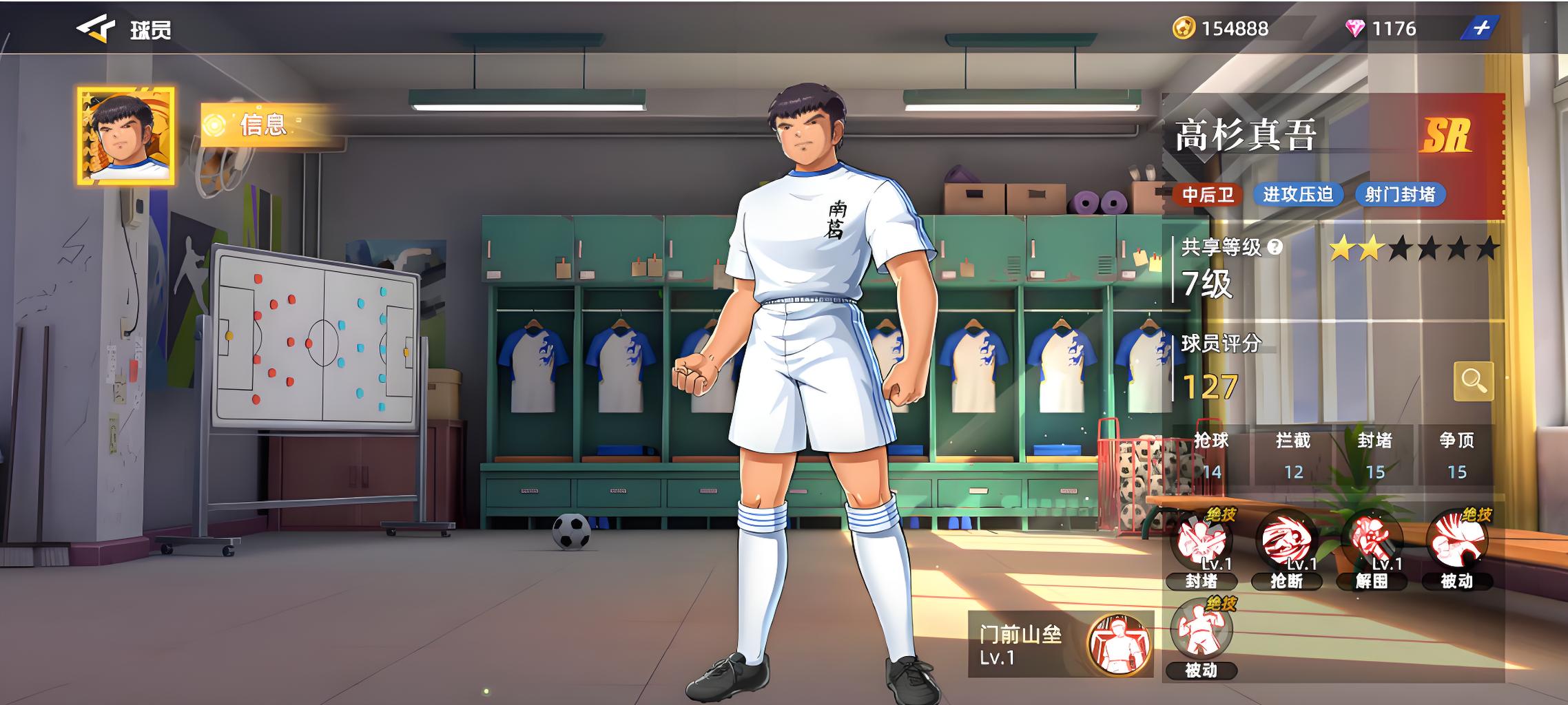
Task: Go back using the top-left arrow
Action: pyautogui.click(x=95, y=29)
